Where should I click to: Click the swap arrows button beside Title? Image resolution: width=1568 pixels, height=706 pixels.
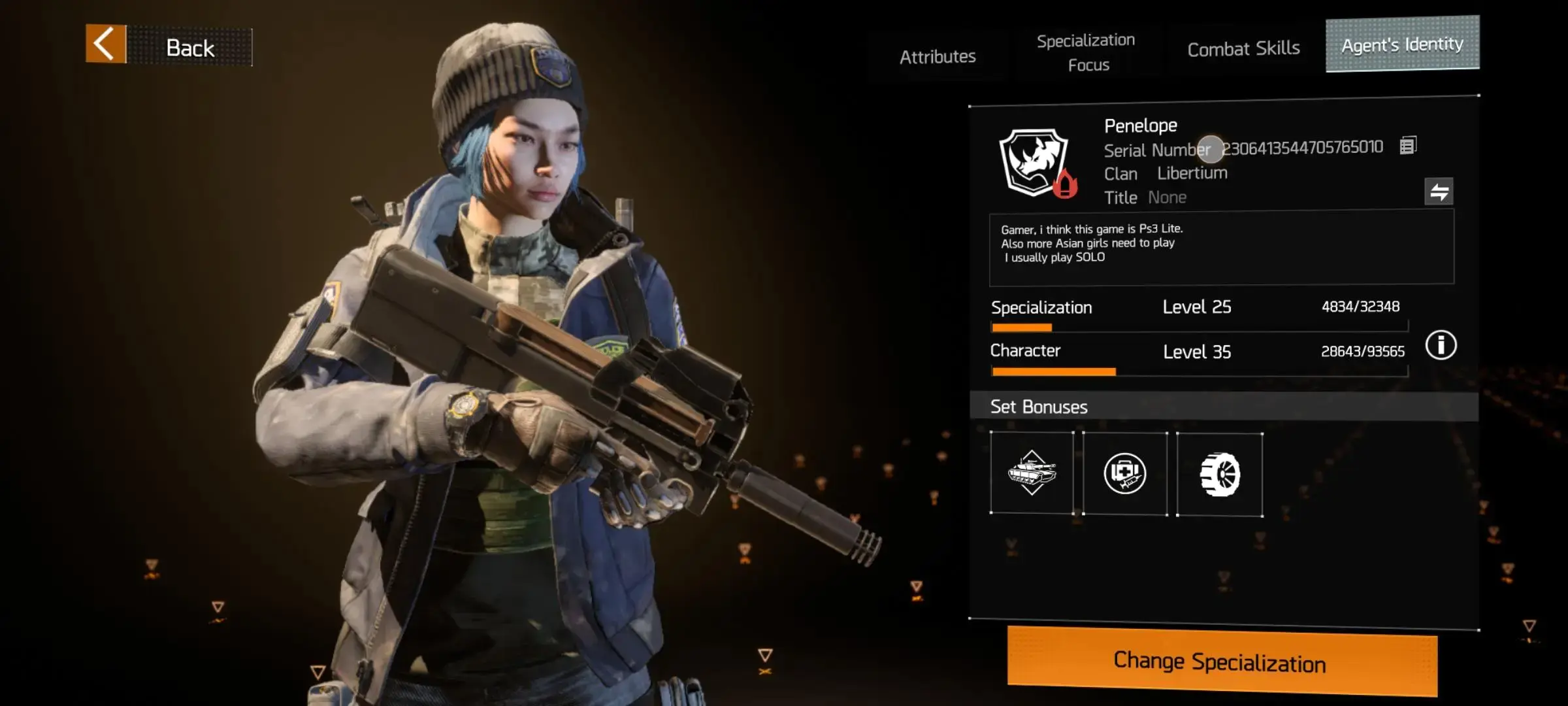point(1439,192)
